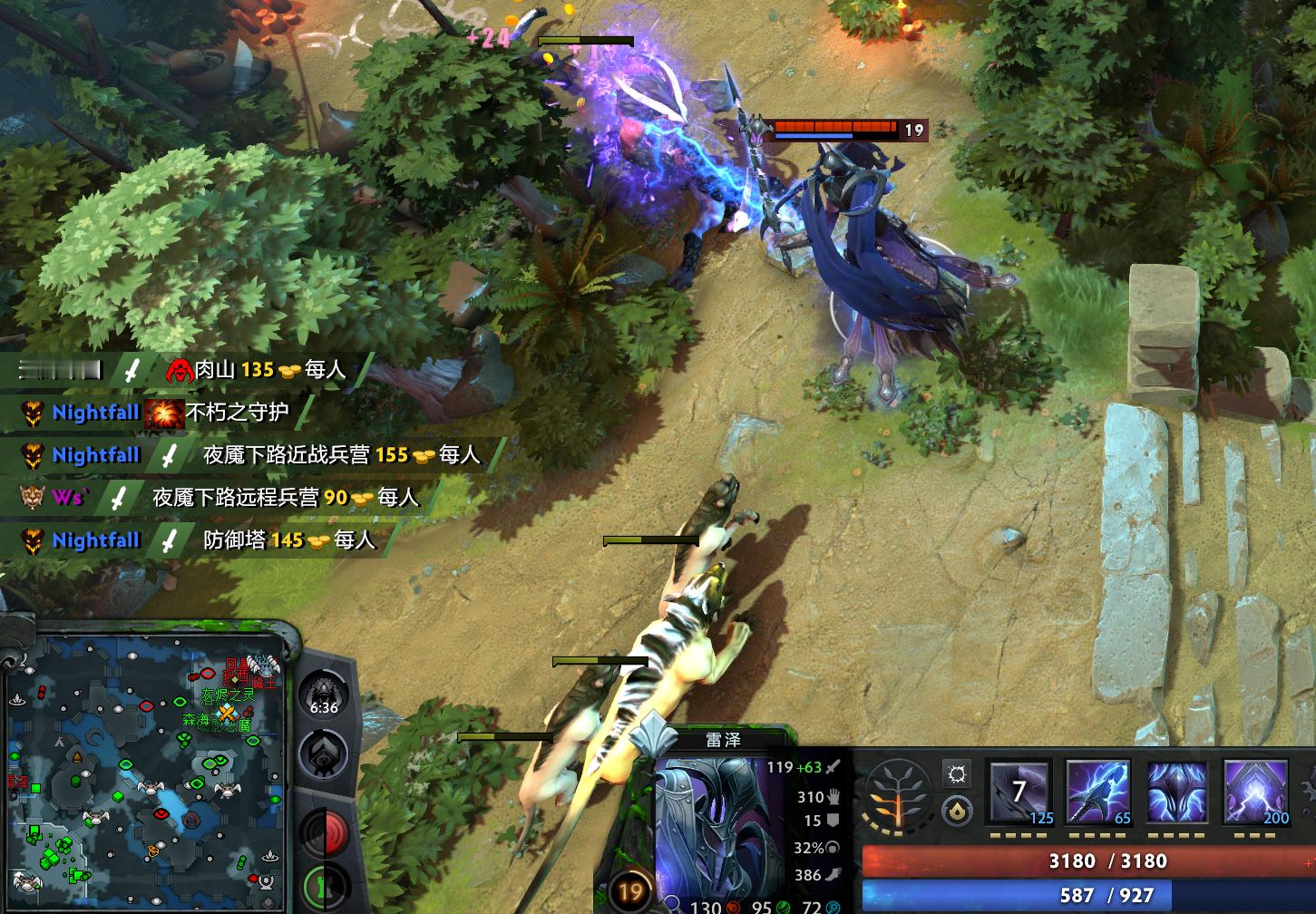Click the innate ability icon above the flame
Image resolution: width=1316 pixels, height=914 pixels.
956,773
